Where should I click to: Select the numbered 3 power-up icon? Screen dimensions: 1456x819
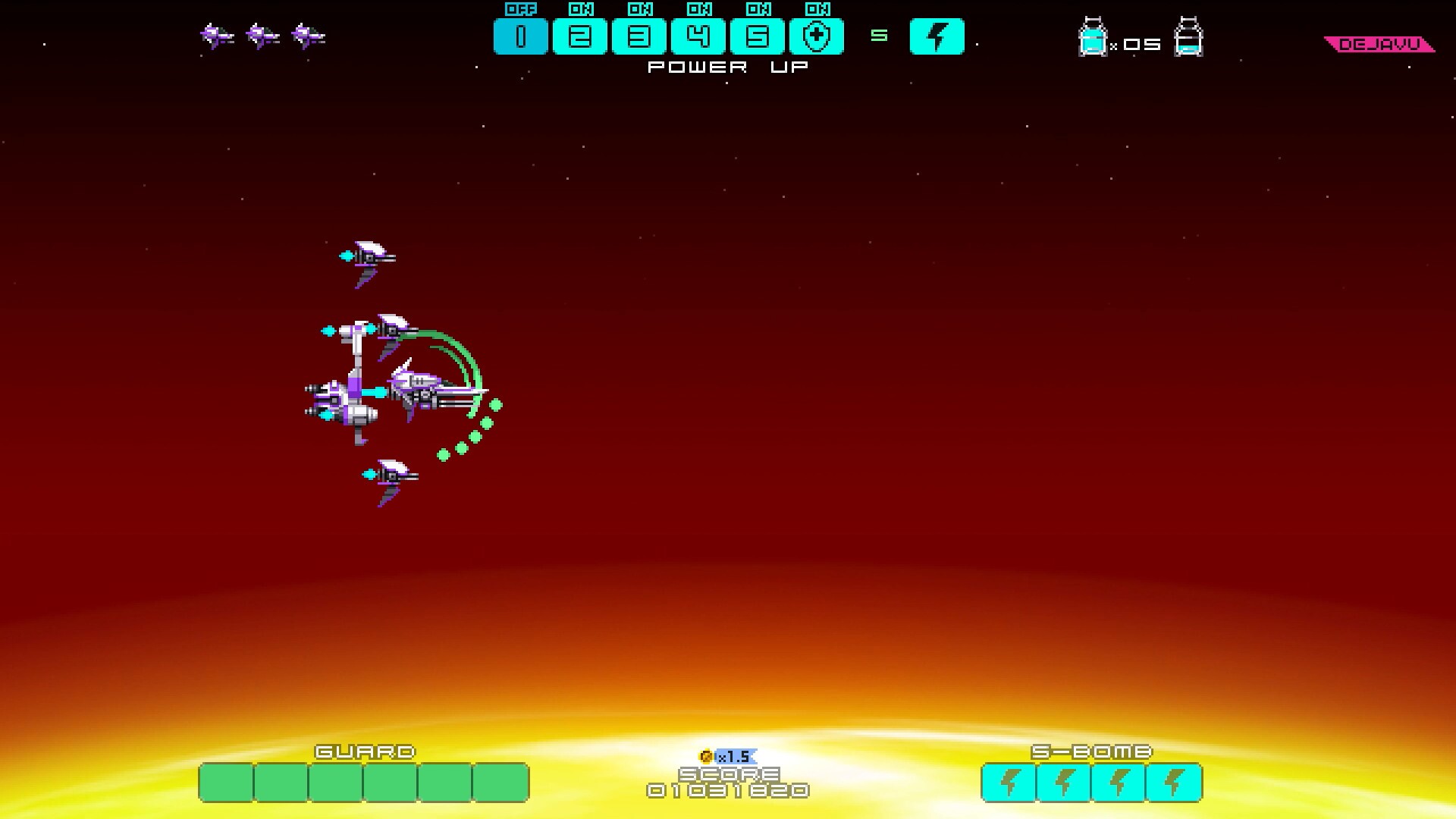coord(639,35)
